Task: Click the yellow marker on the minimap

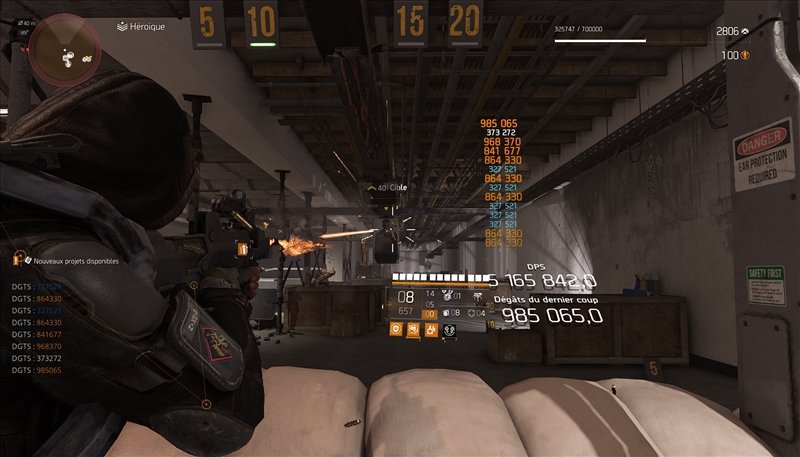Action: (x=87, y=59)
